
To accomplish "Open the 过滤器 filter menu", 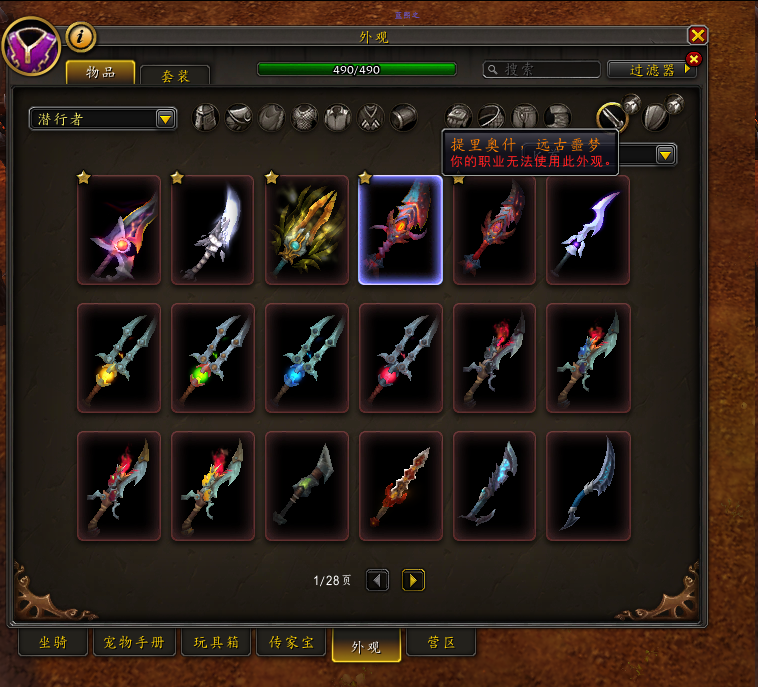I will [652, 69].
